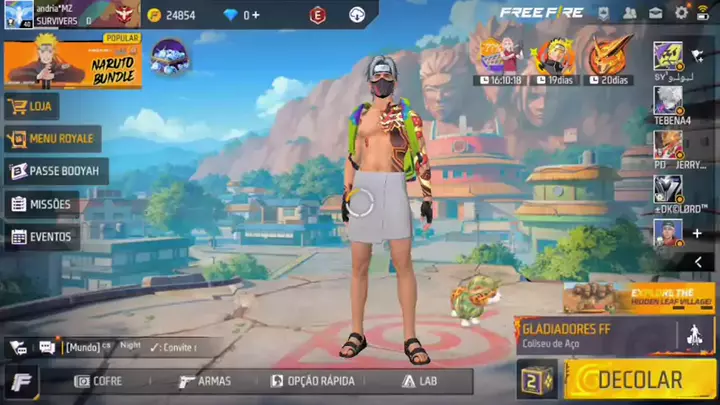Collapse the friends side panel arrow
This screenshot has width=720, height=405.
(x=698, y=262)
